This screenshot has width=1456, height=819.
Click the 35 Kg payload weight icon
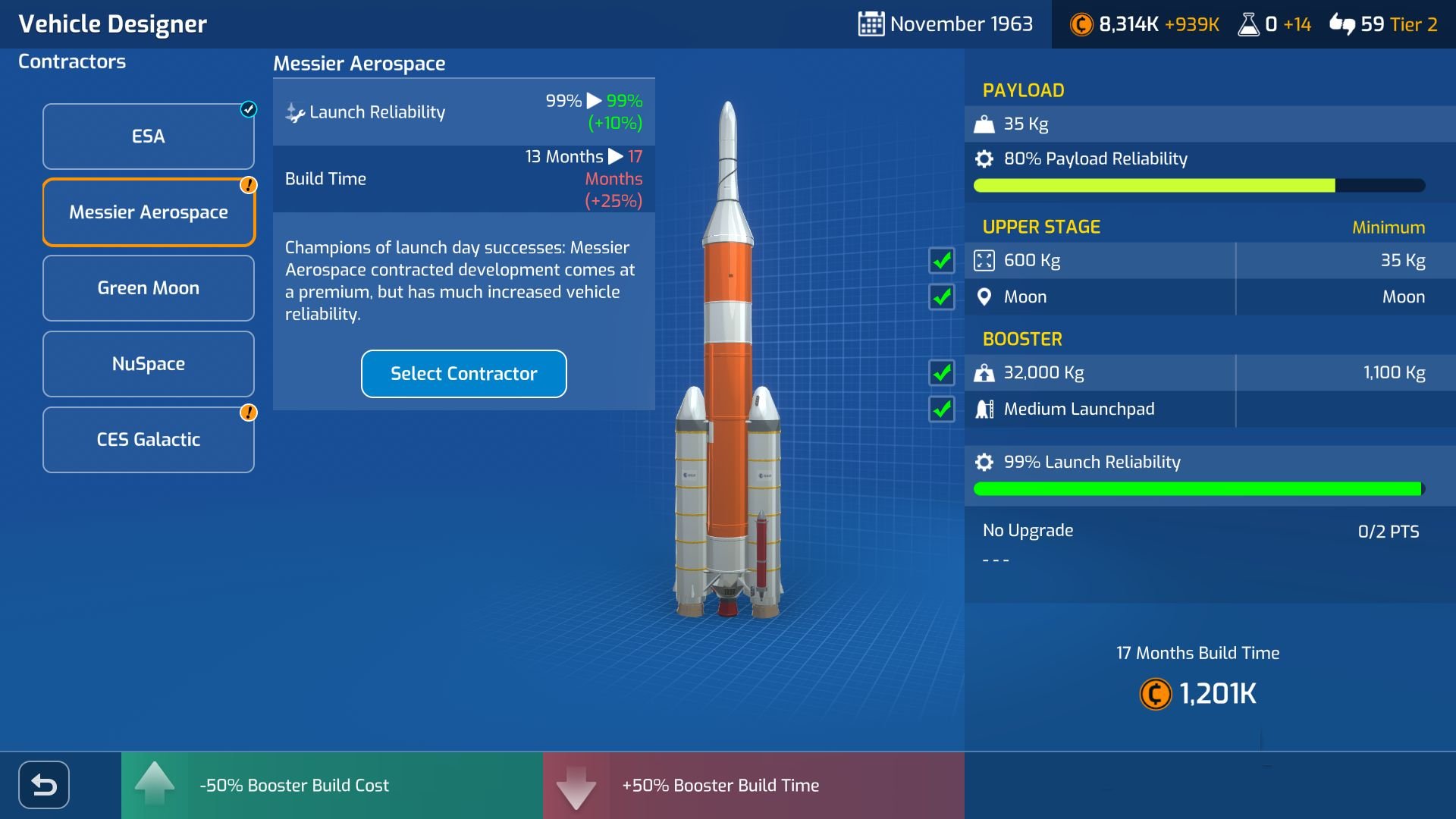coord(985,123)
